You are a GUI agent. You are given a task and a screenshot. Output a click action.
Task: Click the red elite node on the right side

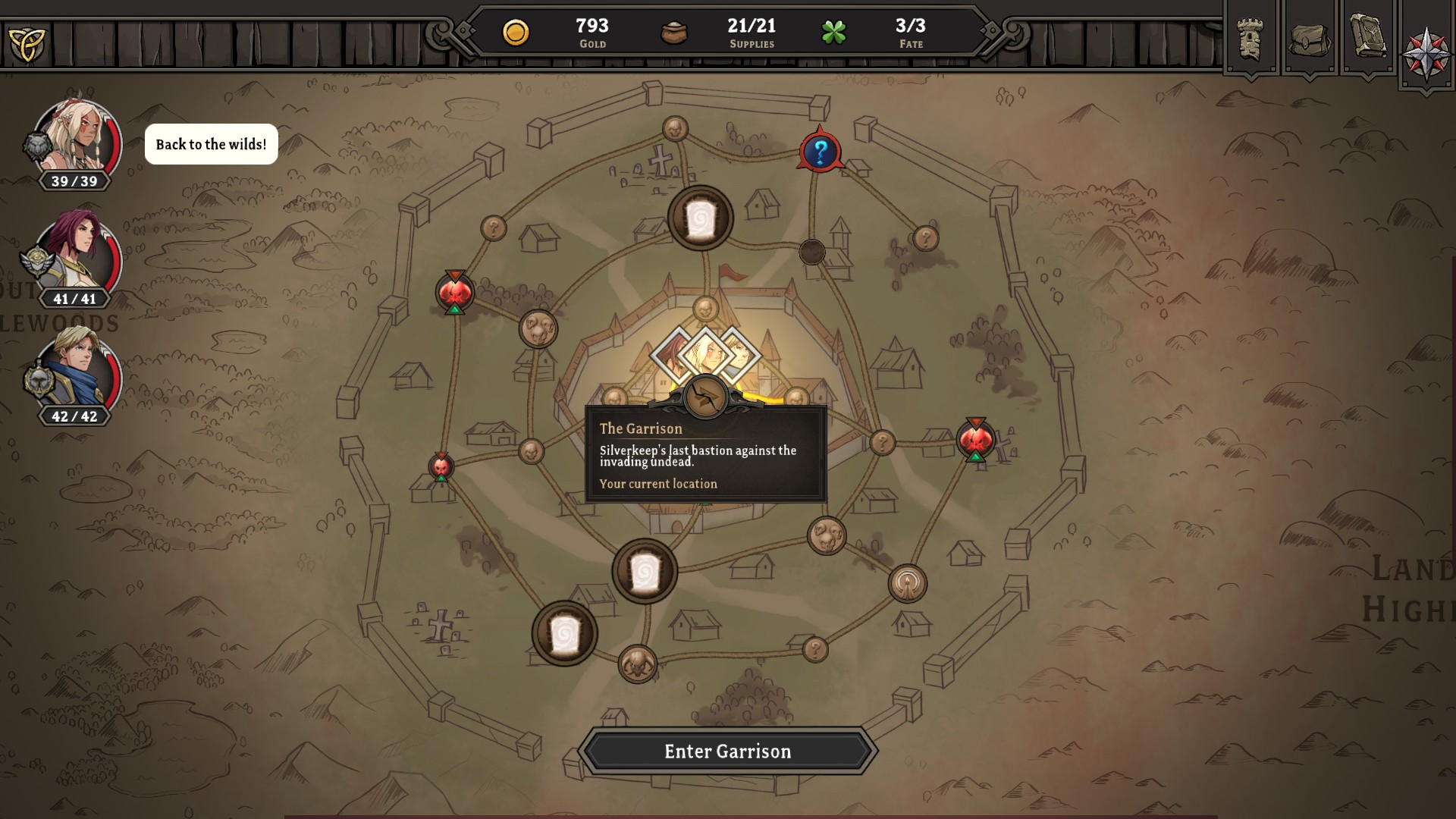(977, 438)
